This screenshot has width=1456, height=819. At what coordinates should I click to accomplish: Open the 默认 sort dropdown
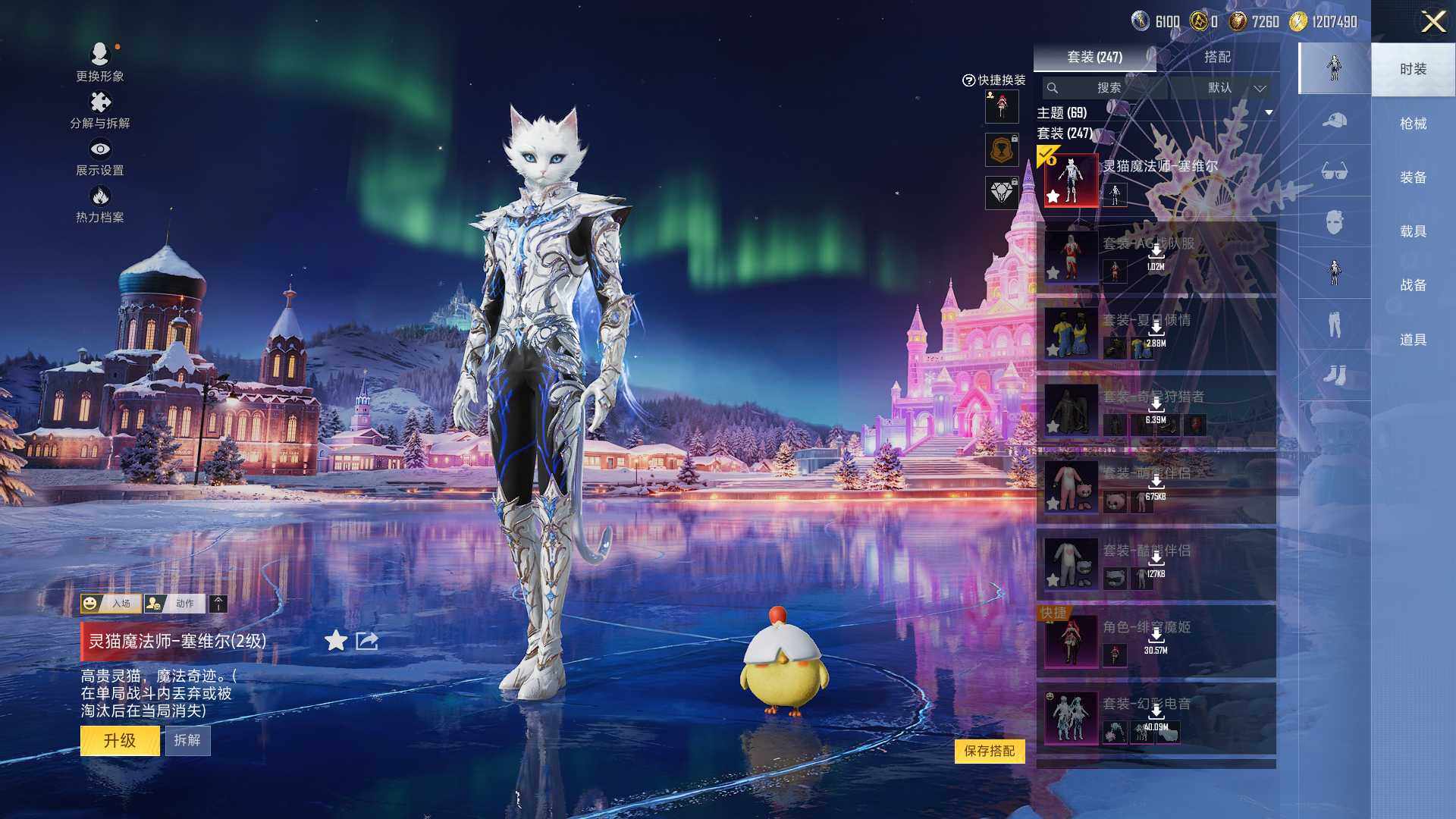coord(1236,88)
